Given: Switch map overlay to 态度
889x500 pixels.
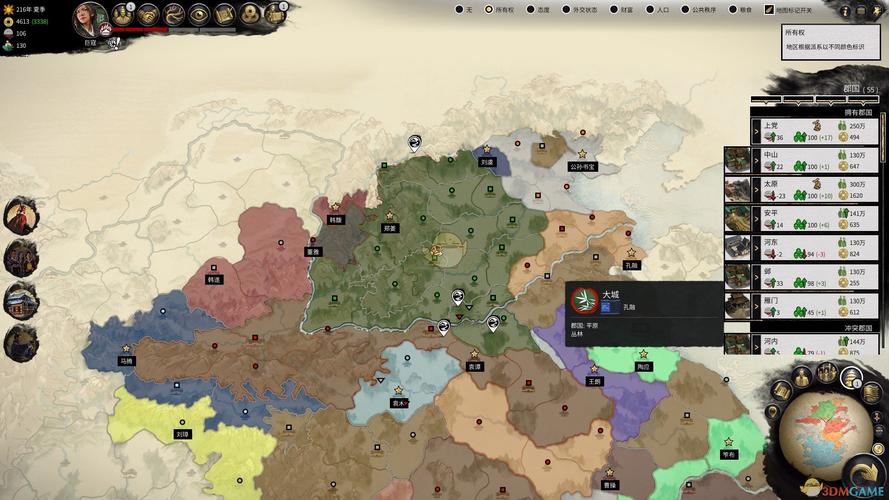Looking at the screenshot, I should tap(532, 10).
